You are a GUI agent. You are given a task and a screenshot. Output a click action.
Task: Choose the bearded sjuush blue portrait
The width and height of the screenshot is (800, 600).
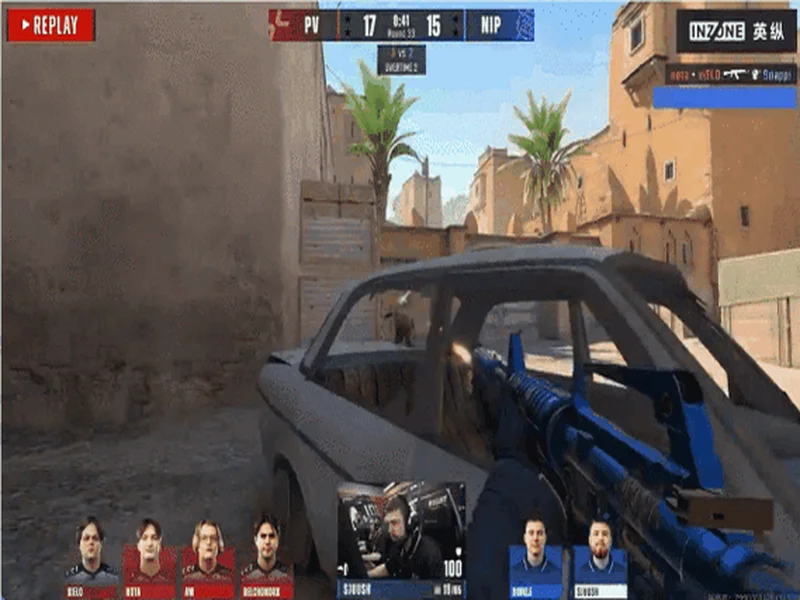pos(600,555)
